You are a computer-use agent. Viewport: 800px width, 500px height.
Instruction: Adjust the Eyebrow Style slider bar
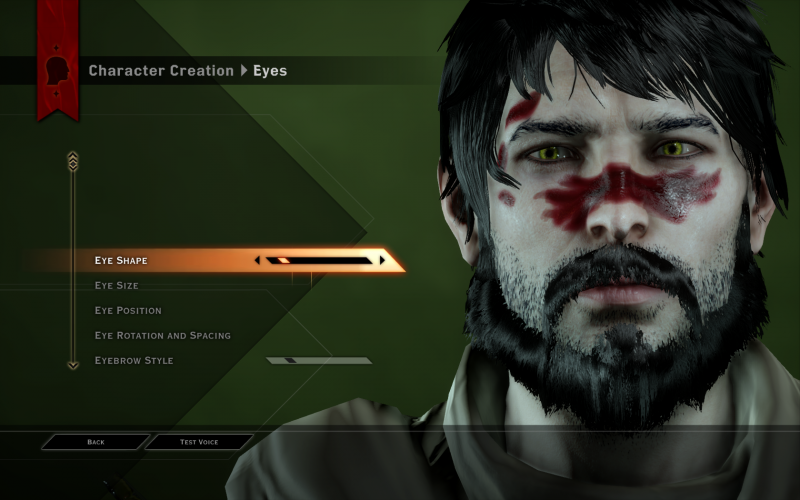[x=318, y=361]
